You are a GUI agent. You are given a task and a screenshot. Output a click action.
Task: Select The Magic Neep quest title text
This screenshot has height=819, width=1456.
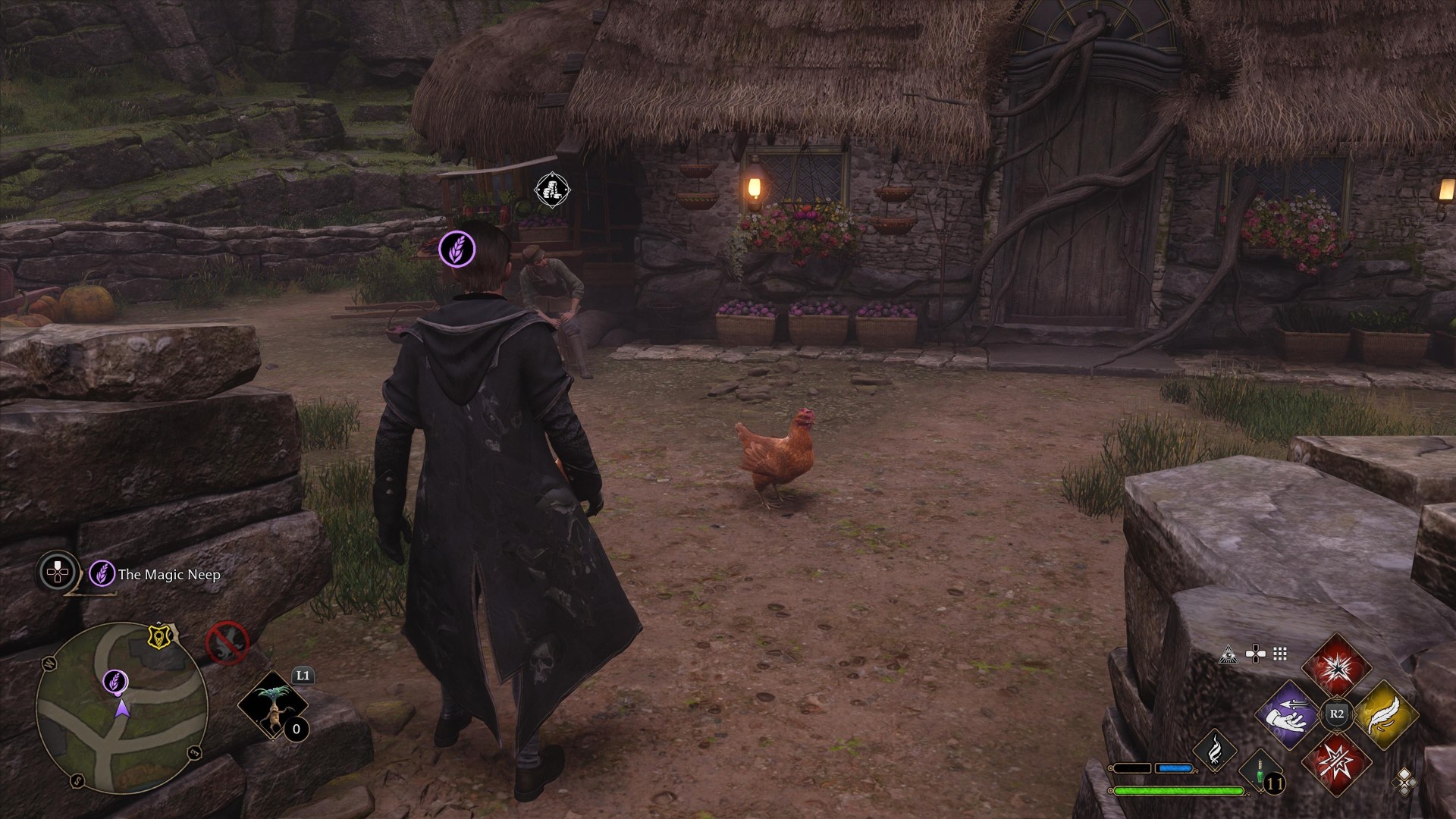click(x=168, y=576)
